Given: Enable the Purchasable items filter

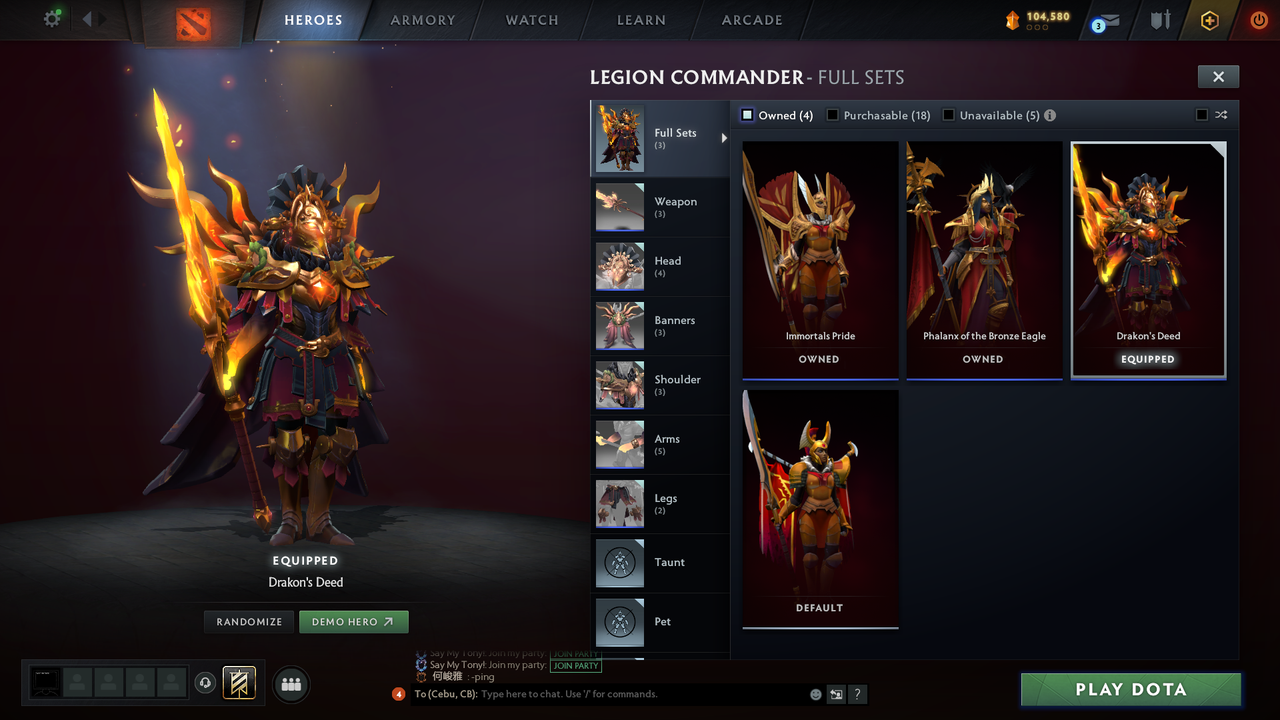Looking at the screenshot, I should (832, 115).
